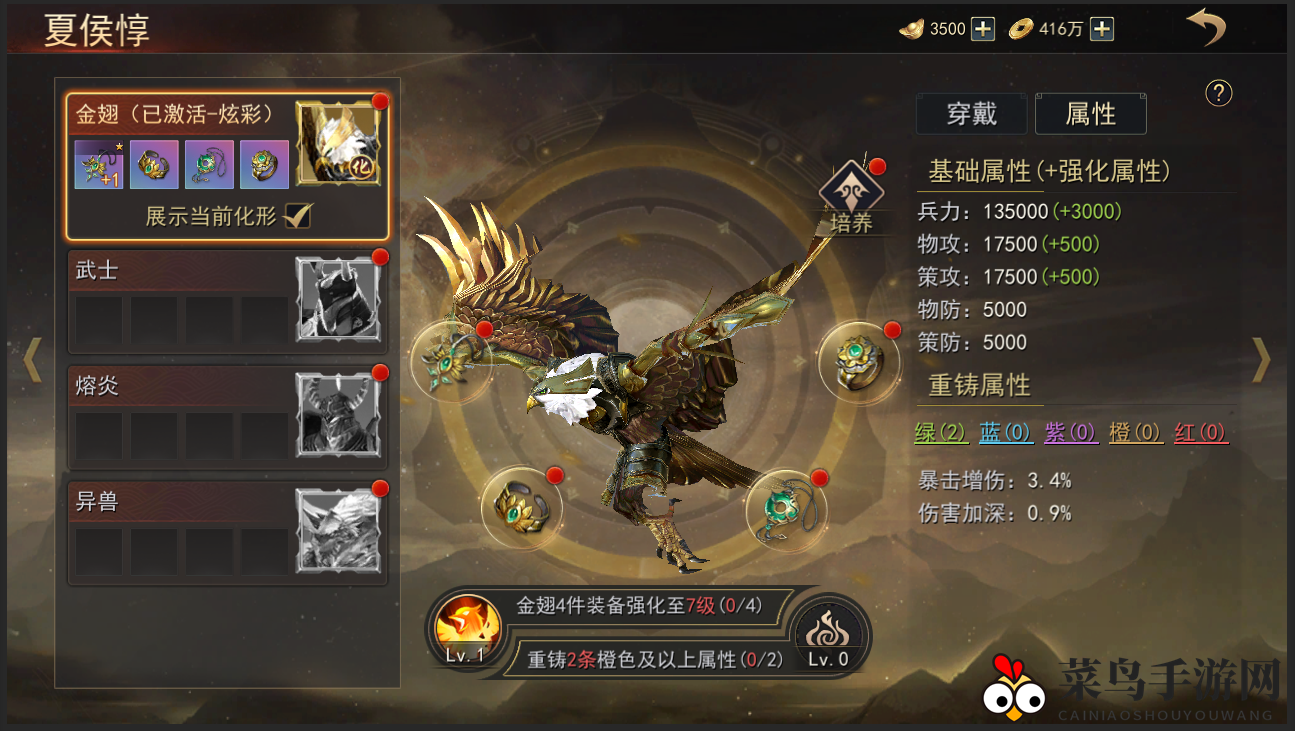Click the right page arrow on screen edge
This screenshot has width=1295, height=731.
click(x=1262, y=360)
